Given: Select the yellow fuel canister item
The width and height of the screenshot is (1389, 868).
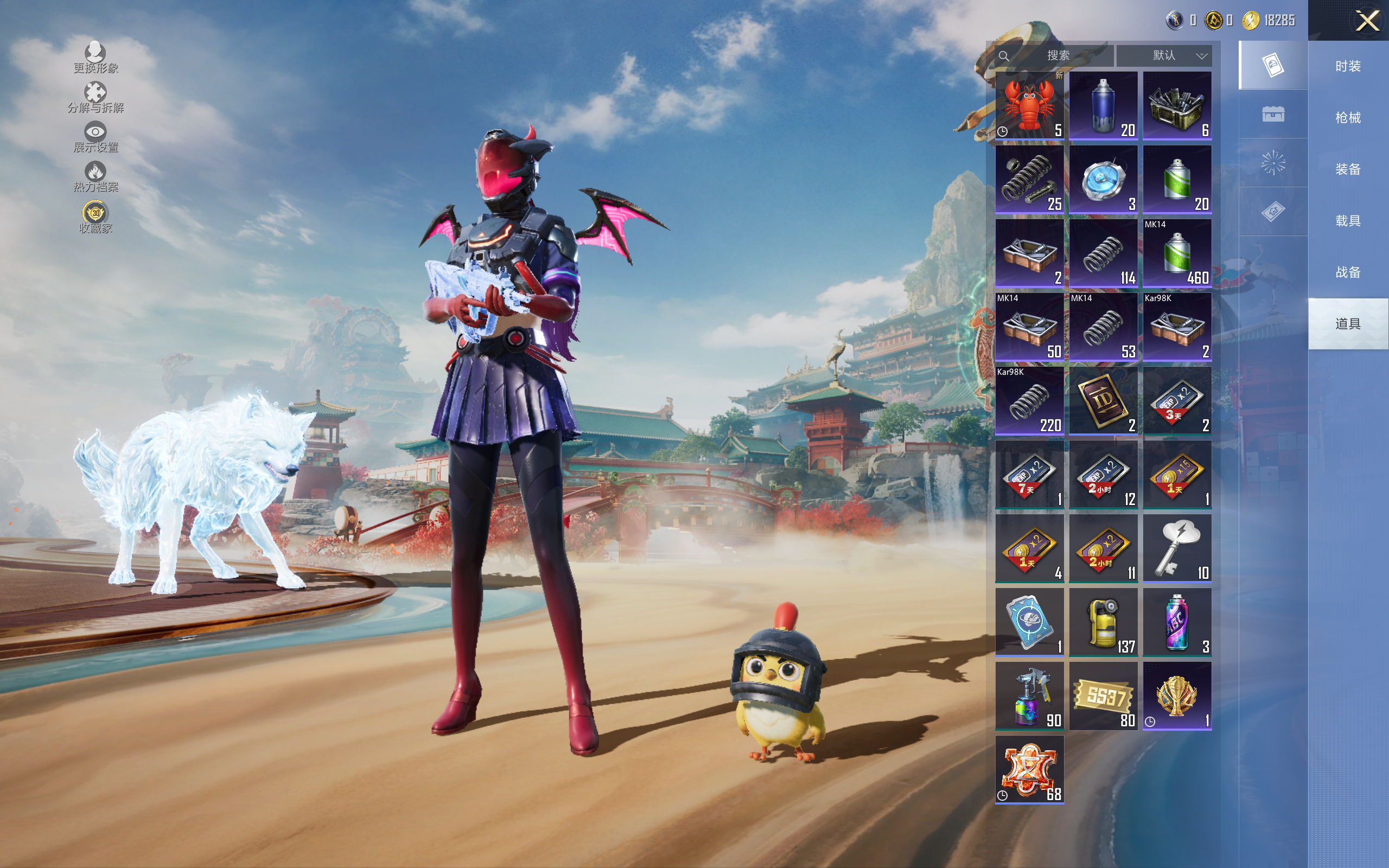Looking at the screenshot, I should click(x=1103, y=622).
